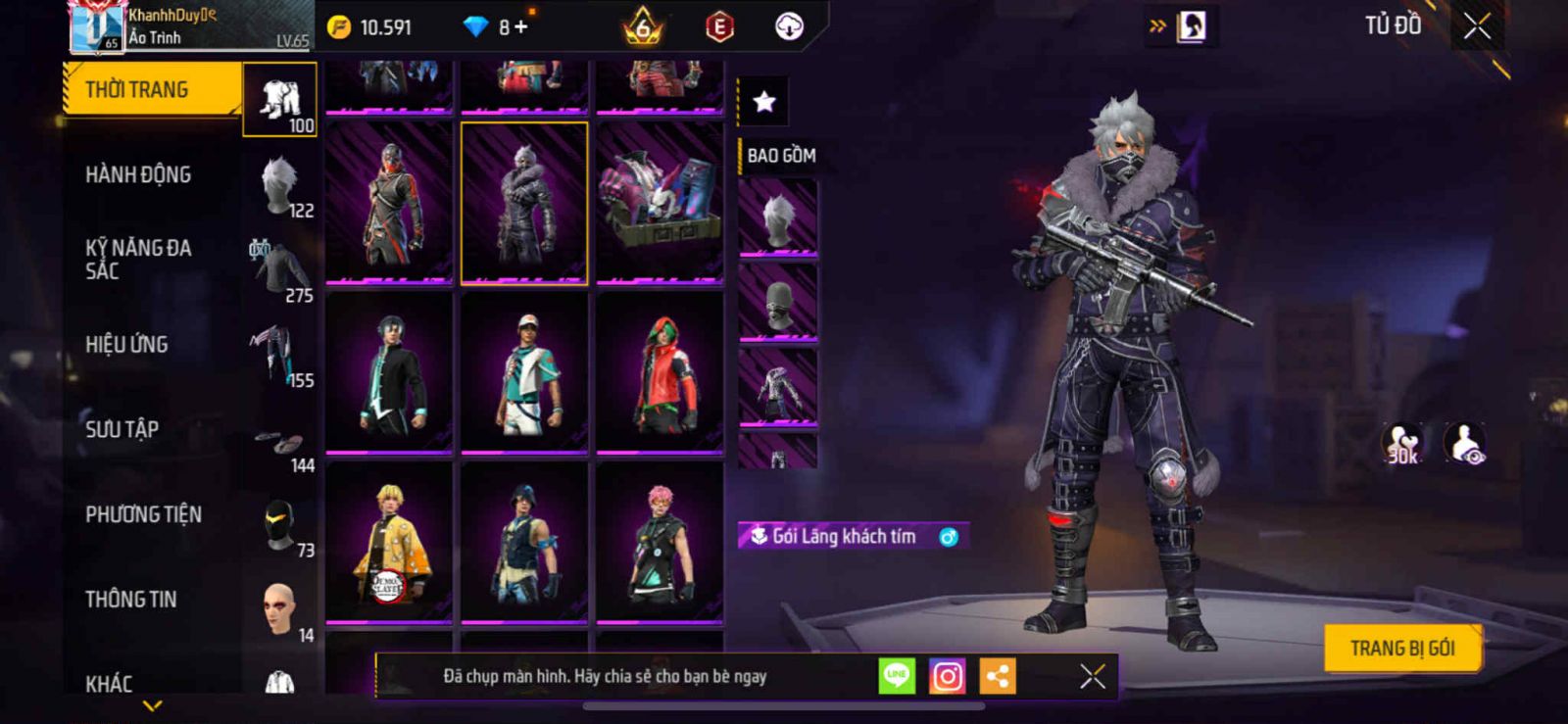
Task: Open the orange share icon
Action: pos(998,676)
